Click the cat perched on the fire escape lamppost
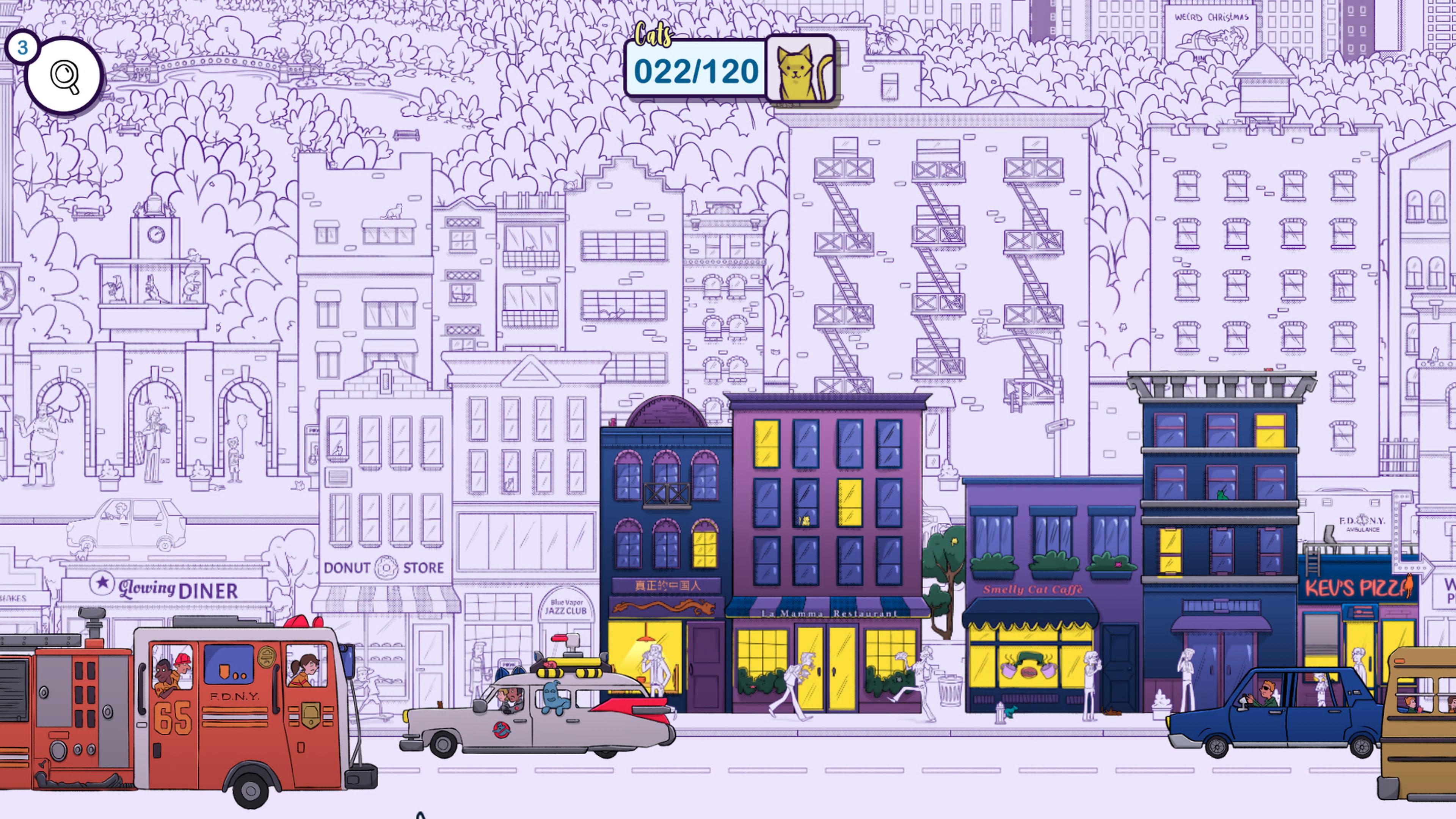Screen dimensions: 1456x819 tap(984, 333)
